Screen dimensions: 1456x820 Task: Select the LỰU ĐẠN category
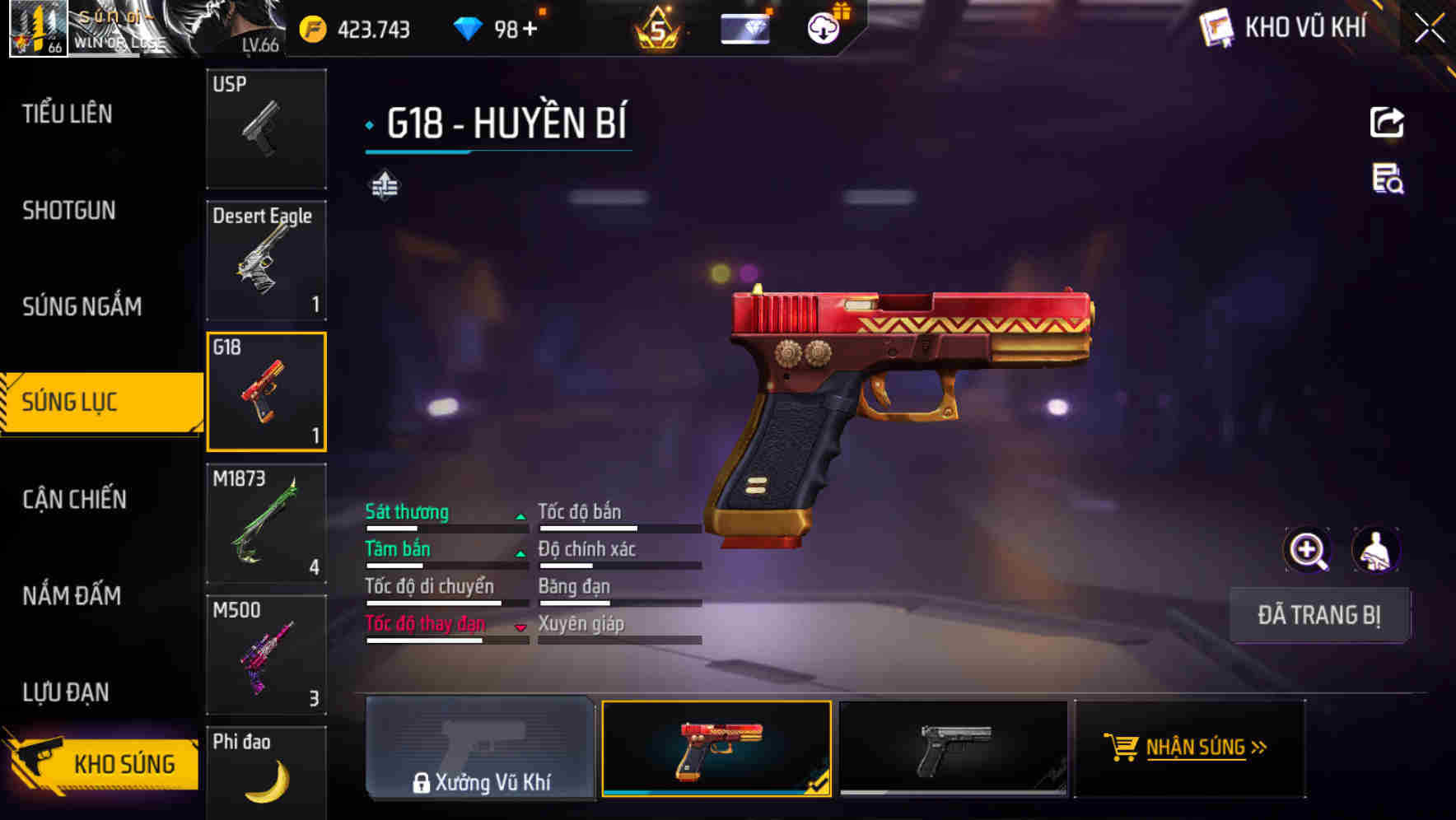click(66, 692)
